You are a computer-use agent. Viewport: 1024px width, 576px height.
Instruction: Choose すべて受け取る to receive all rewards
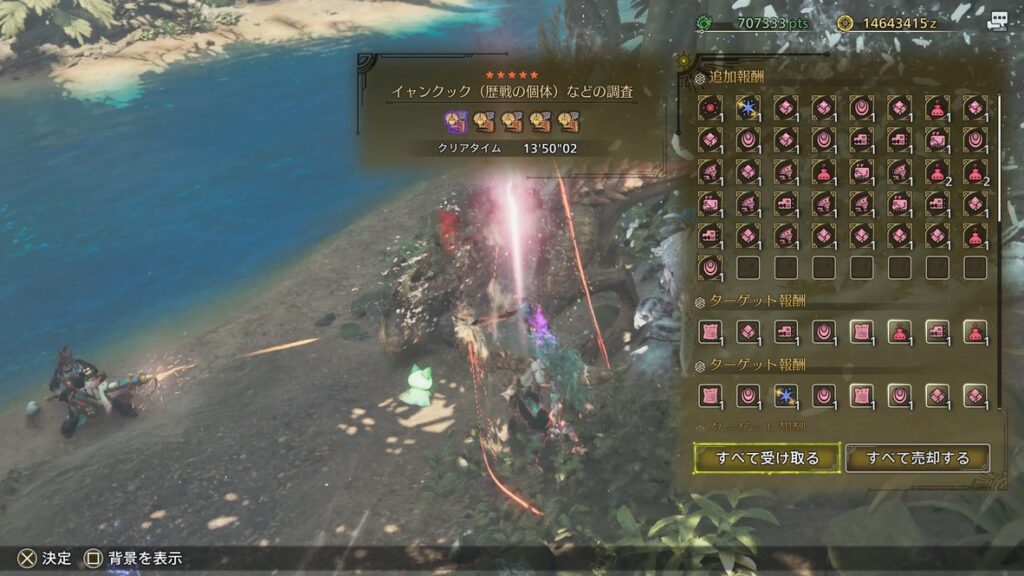tap(767, 458)
